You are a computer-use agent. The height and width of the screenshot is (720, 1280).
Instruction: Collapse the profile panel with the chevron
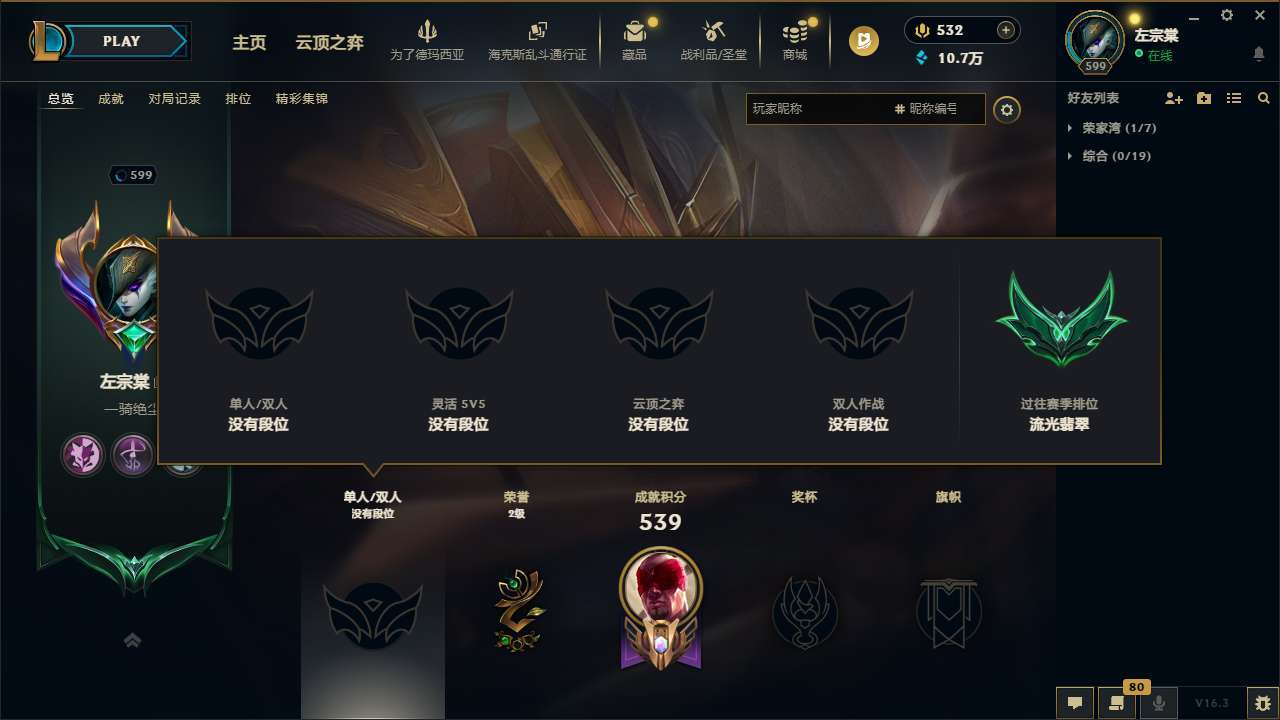coord(133,640)
